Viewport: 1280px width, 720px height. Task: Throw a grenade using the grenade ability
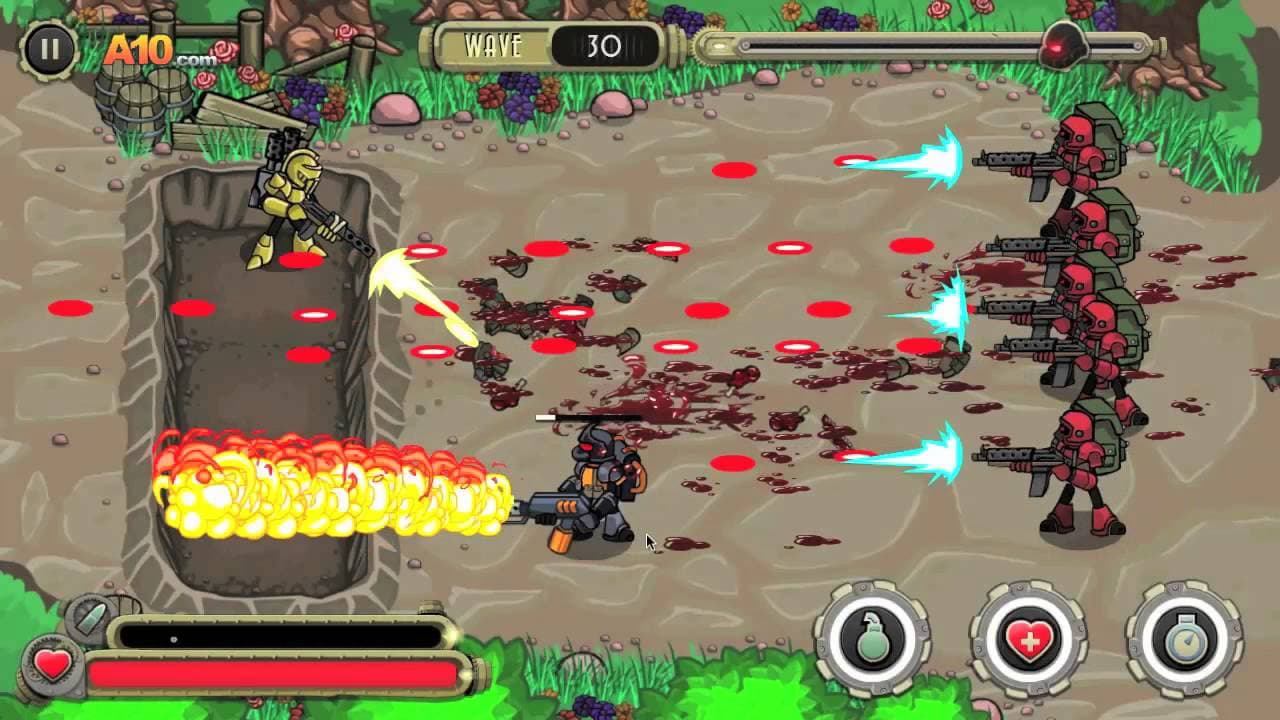point(873,639)
